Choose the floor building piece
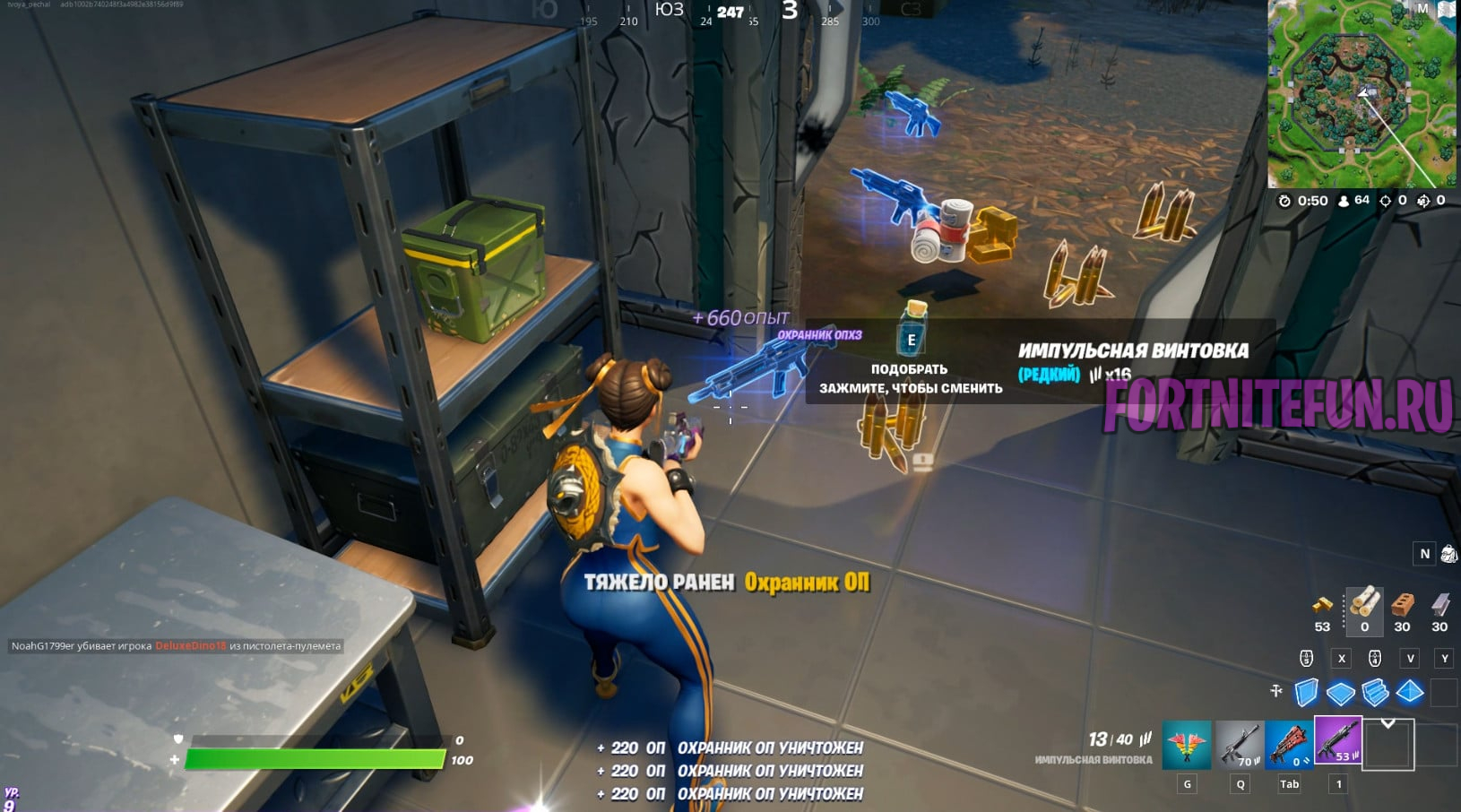The width and height of the screenshot is (1461, 812). 1341,693
